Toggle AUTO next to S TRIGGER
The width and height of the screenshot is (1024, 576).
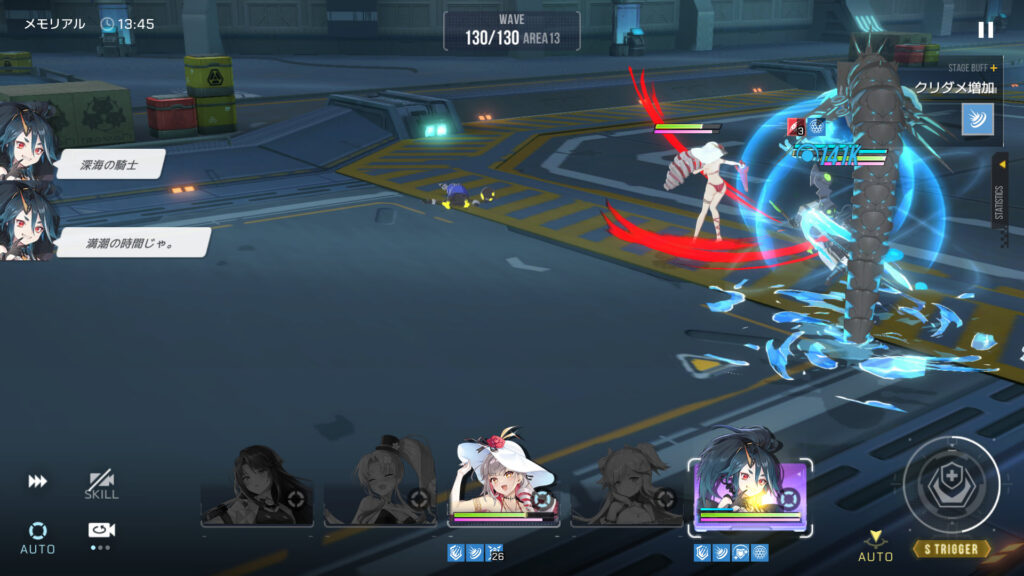[x=876, y=546]
